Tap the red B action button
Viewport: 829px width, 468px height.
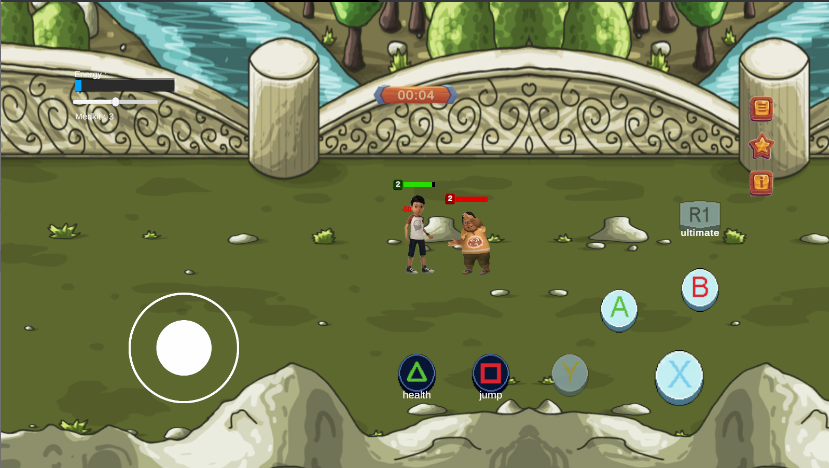tap(700, 289)
